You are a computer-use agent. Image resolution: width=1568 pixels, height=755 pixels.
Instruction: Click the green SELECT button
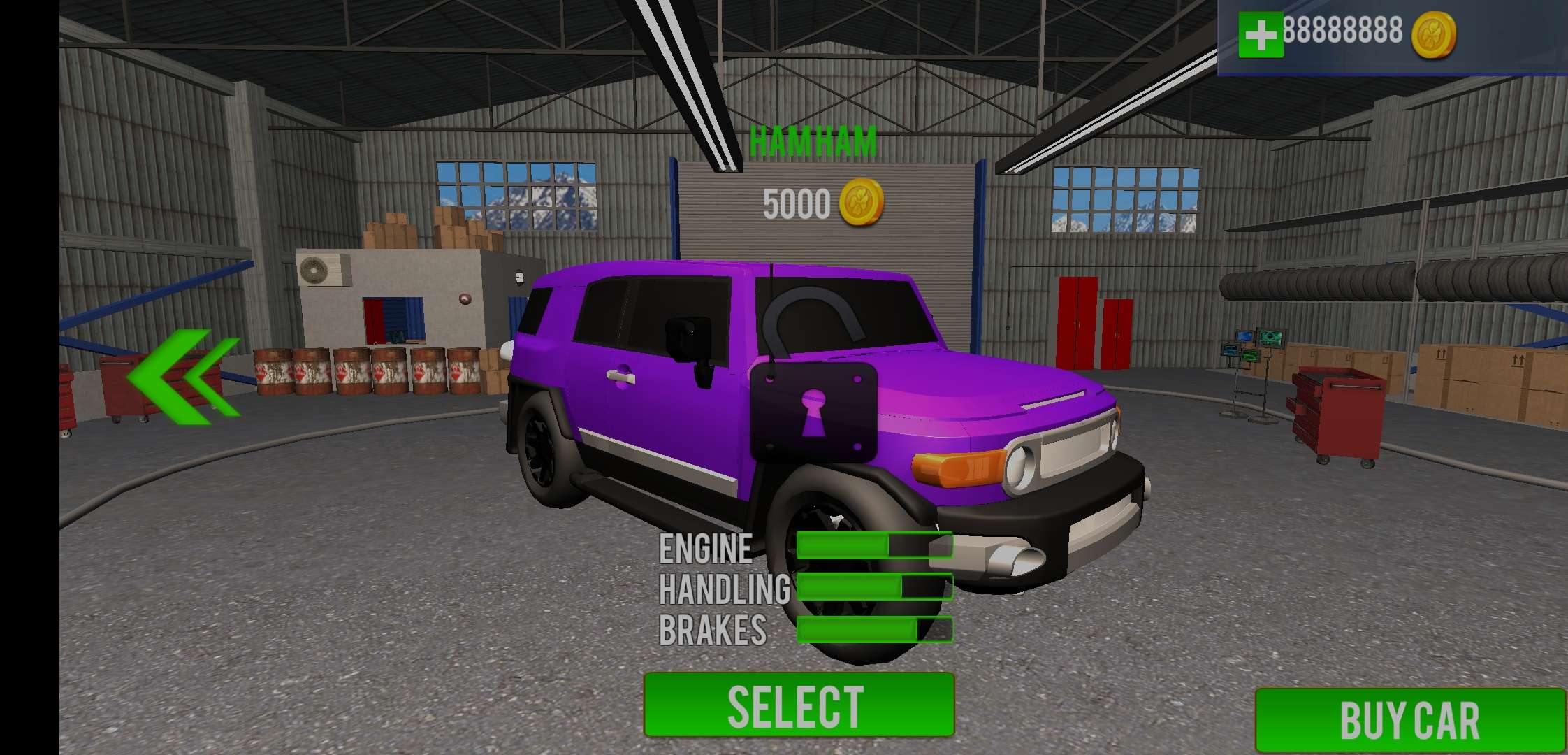[799, 705]
